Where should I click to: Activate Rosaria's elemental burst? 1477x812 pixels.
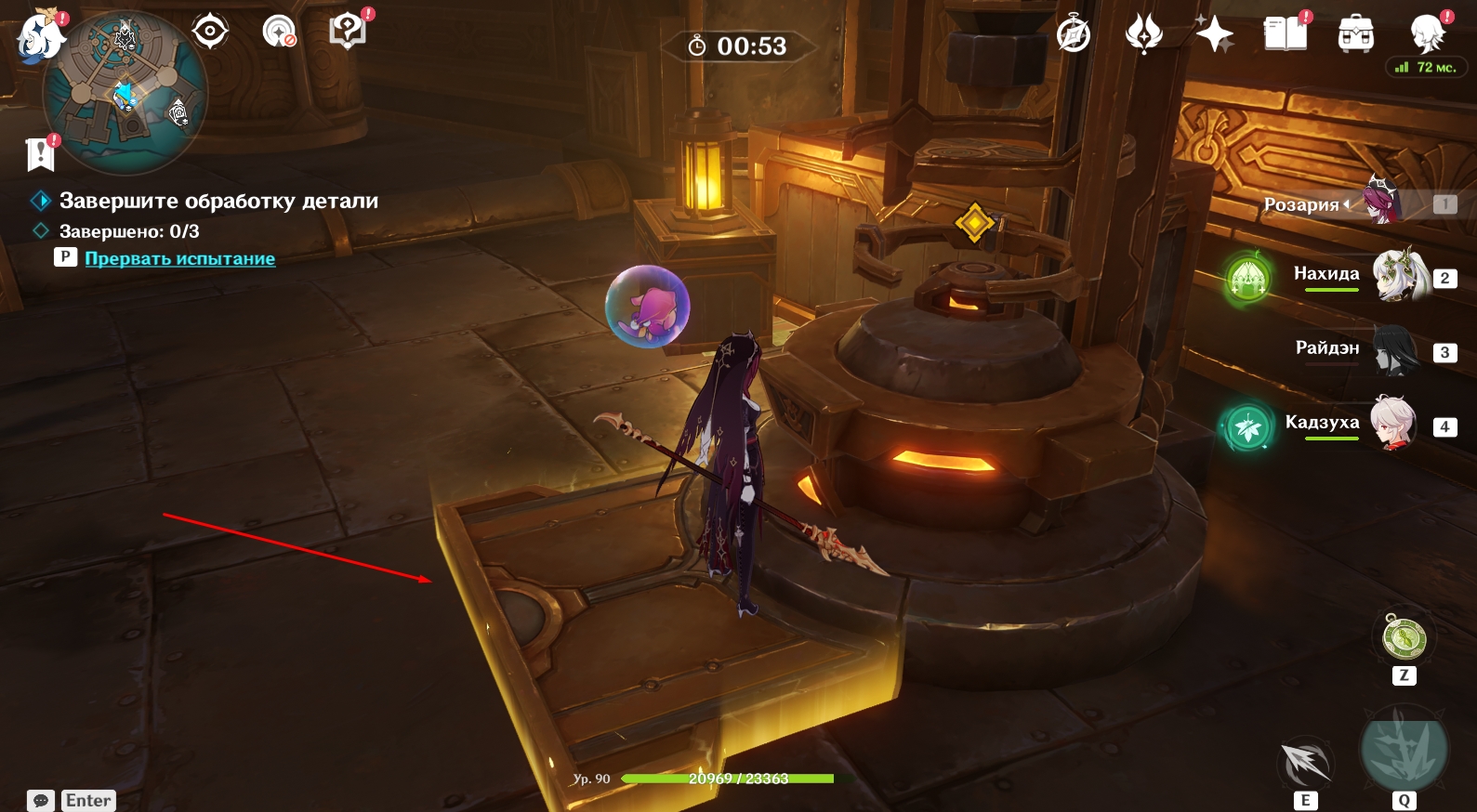pyautogui.click(x=1404, y=749)
